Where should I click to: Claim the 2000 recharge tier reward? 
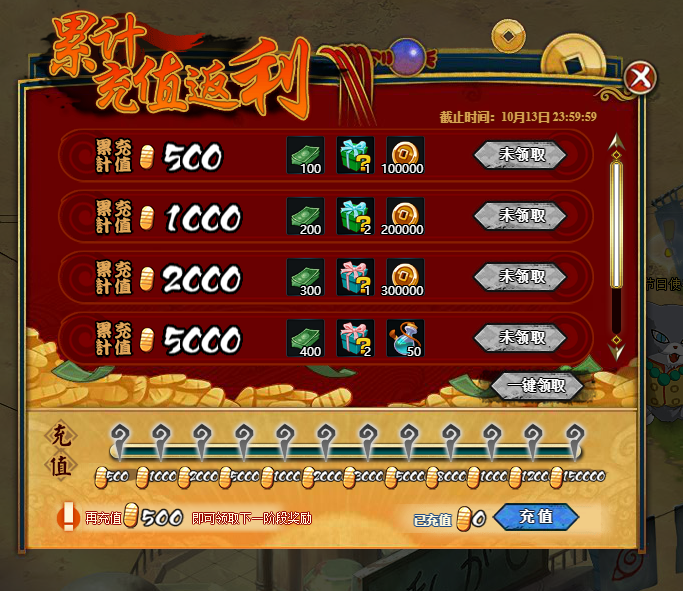[x=520, y=276]
